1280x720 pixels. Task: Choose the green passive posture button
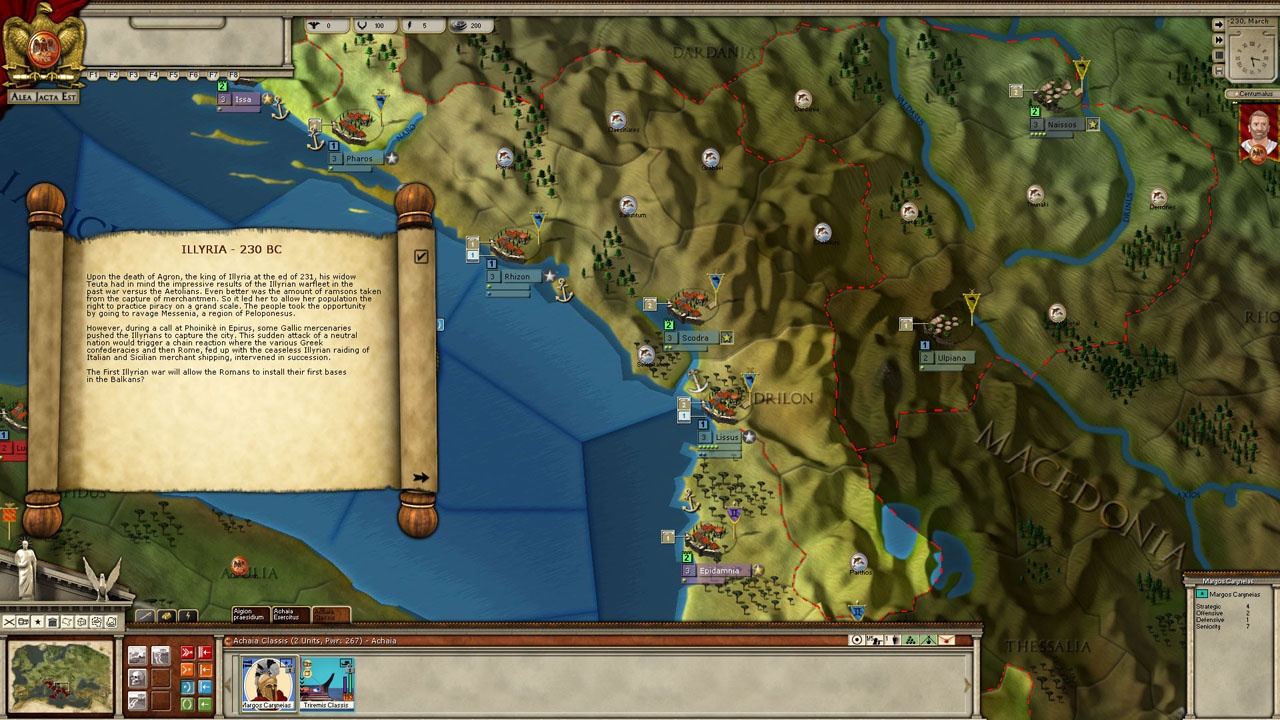tap(187, 704)
